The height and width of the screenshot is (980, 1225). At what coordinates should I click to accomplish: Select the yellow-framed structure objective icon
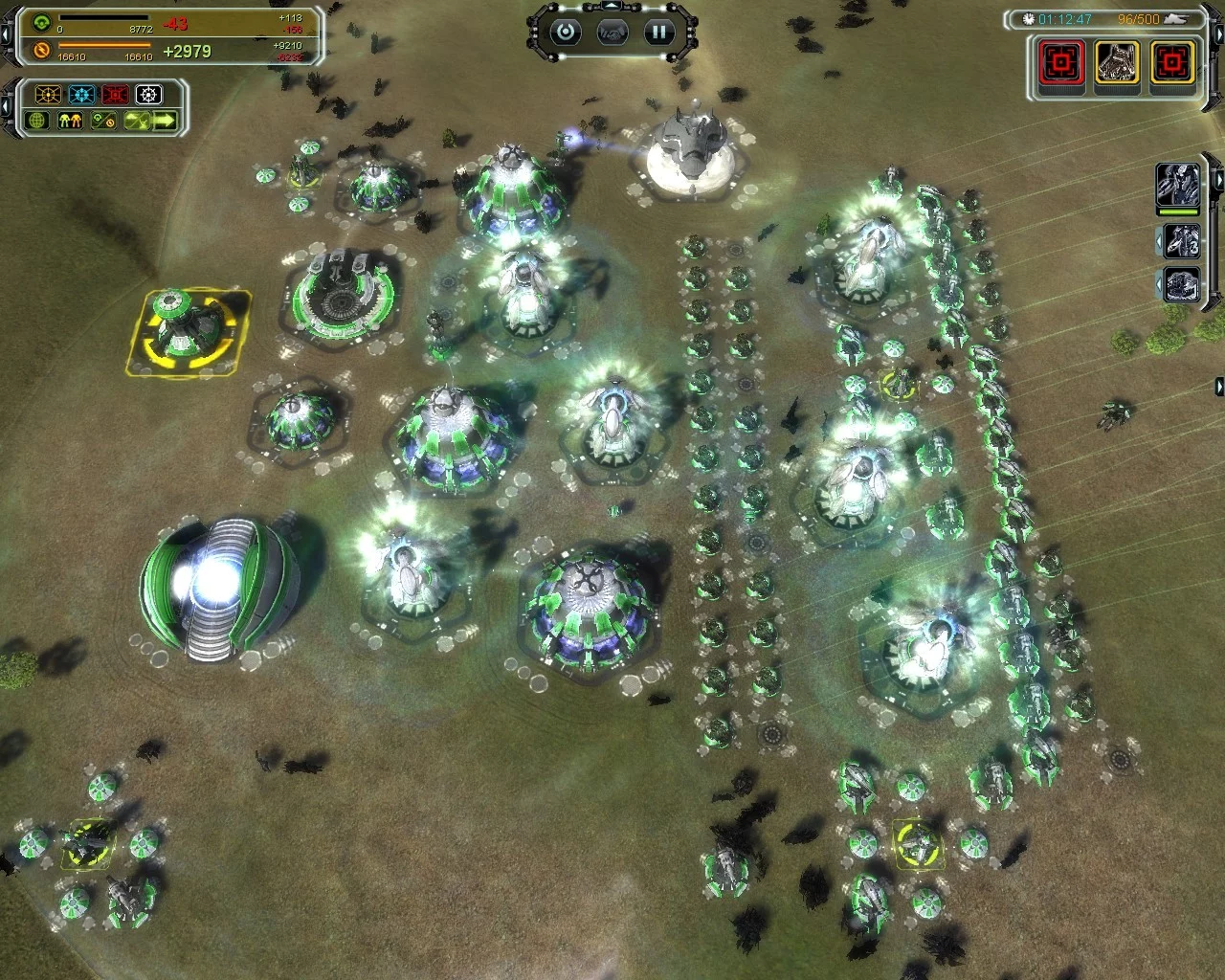pos(1117,63)
